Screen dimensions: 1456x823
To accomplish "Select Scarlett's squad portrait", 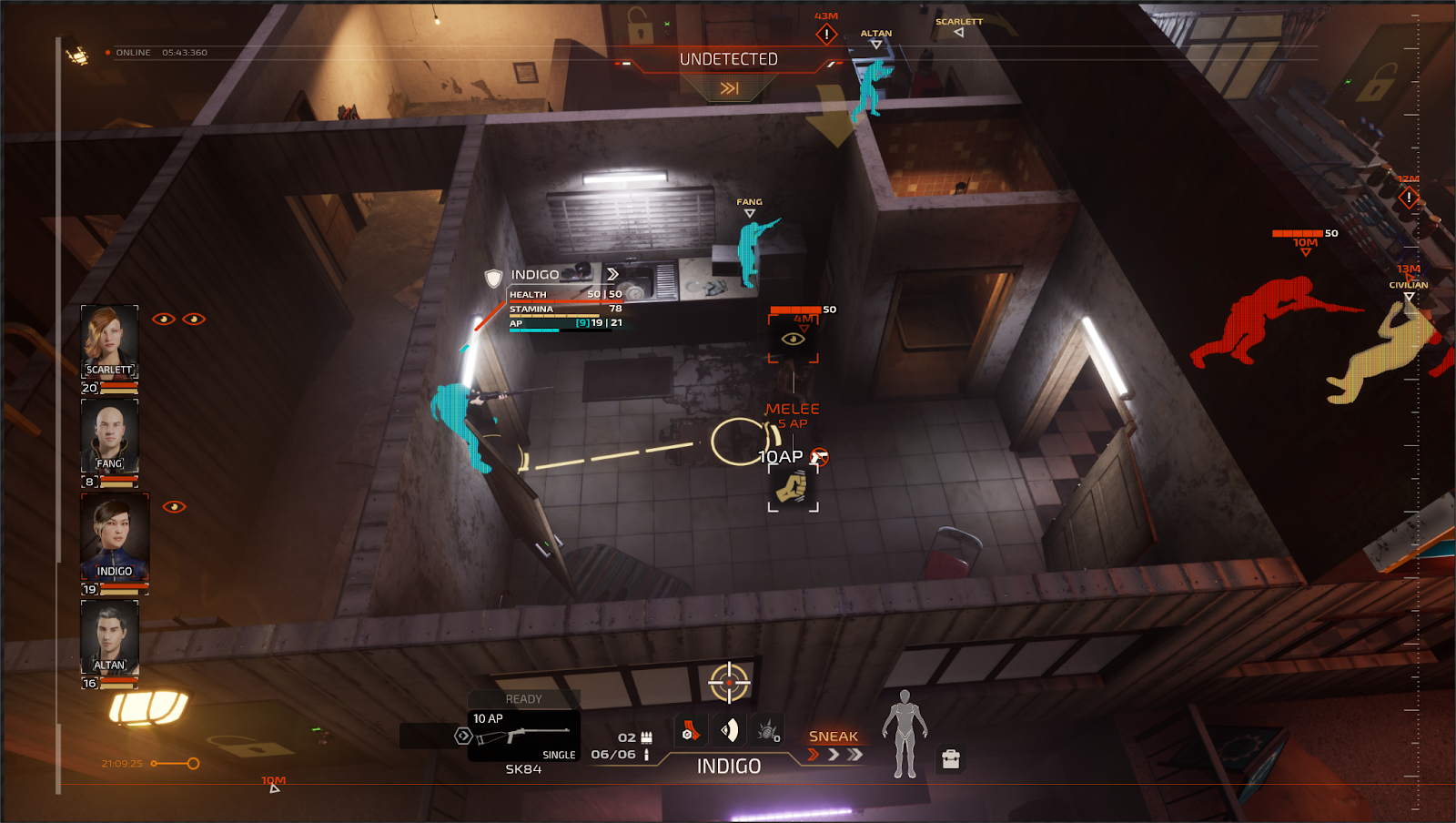I will [x=109, y=340].
